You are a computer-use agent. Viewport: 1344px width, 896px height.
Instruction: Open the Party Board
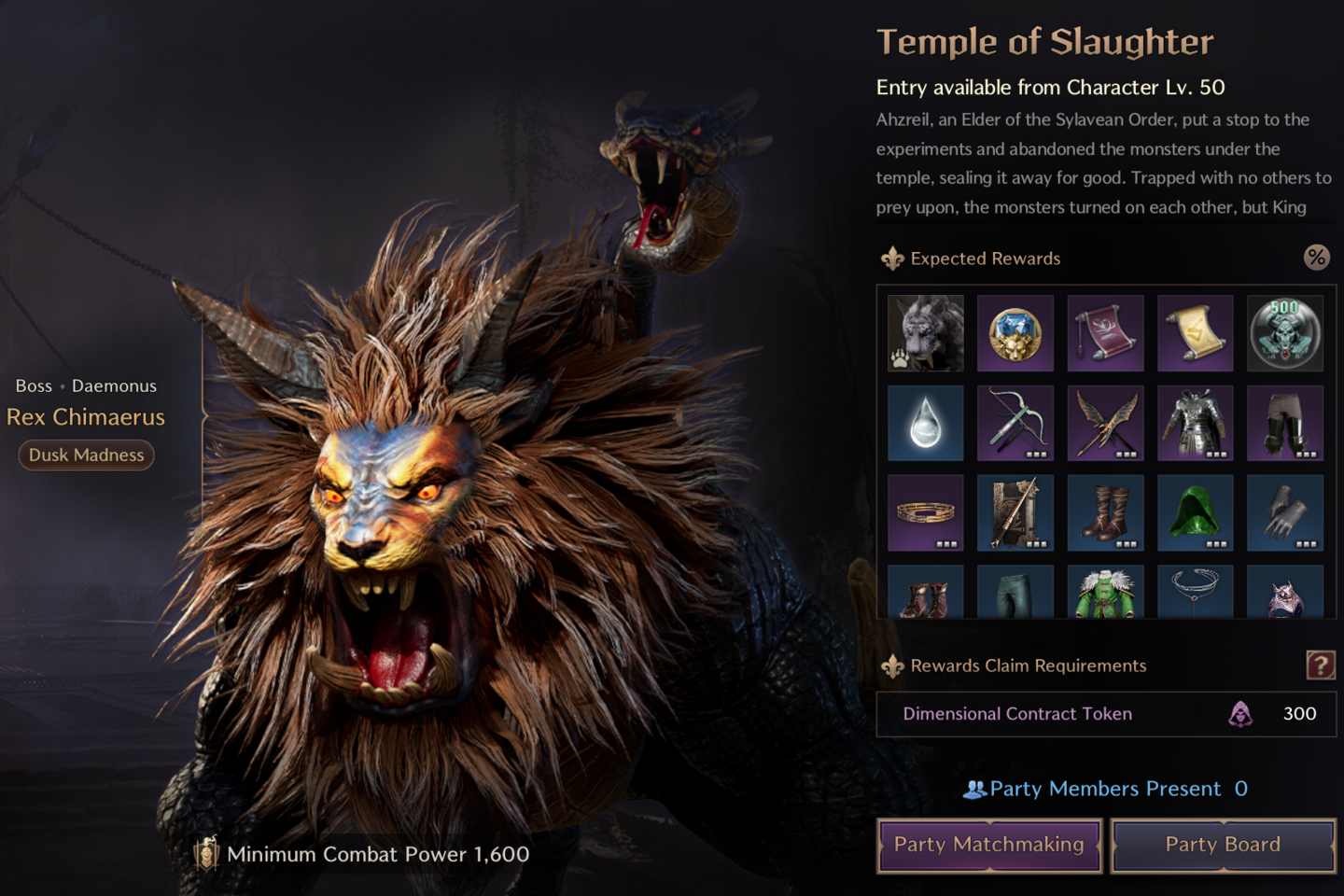[1223, 845]
